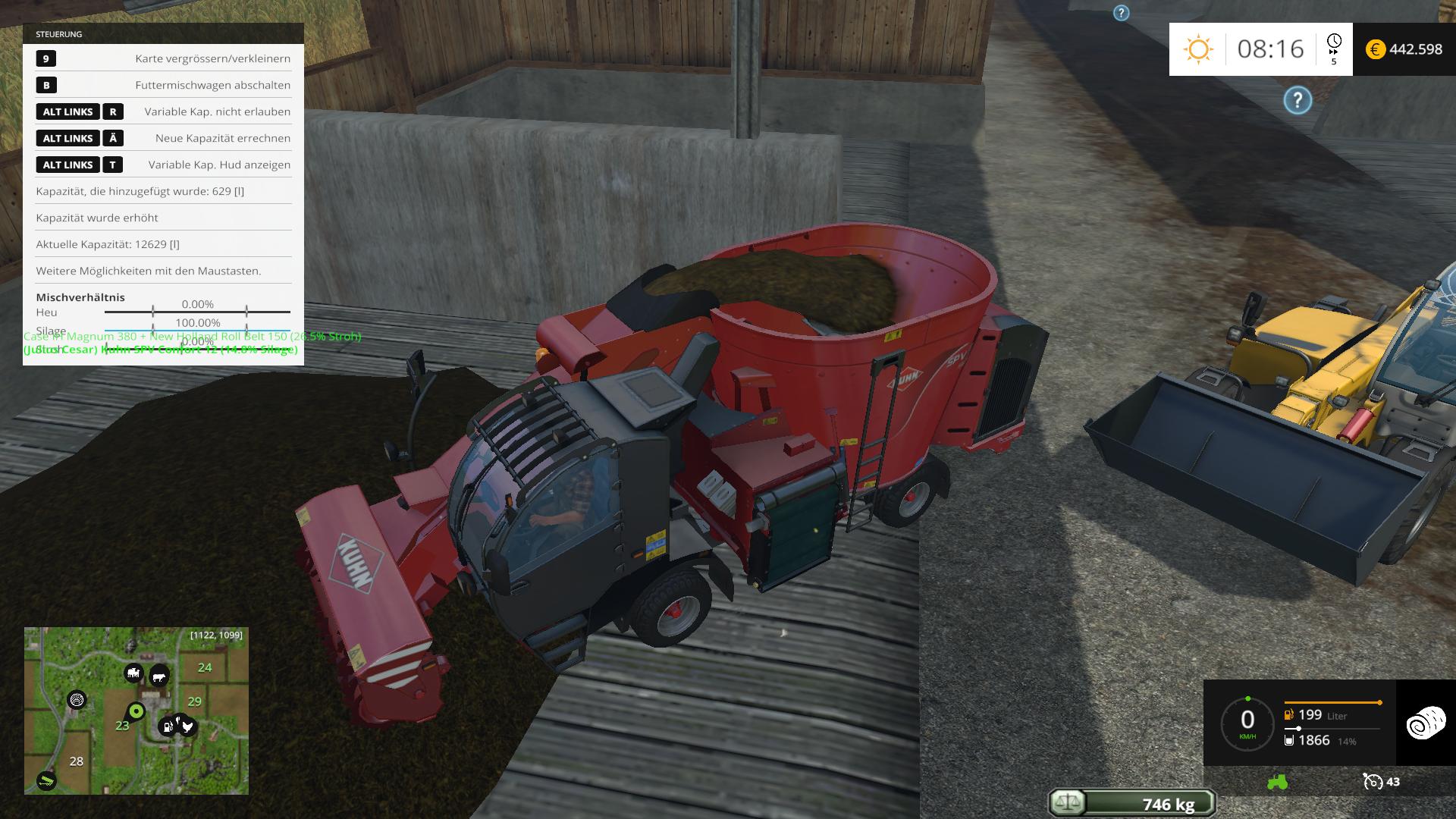Click the round bale fill type icon
1456x819 pixels.
[x=1426, y=723]
